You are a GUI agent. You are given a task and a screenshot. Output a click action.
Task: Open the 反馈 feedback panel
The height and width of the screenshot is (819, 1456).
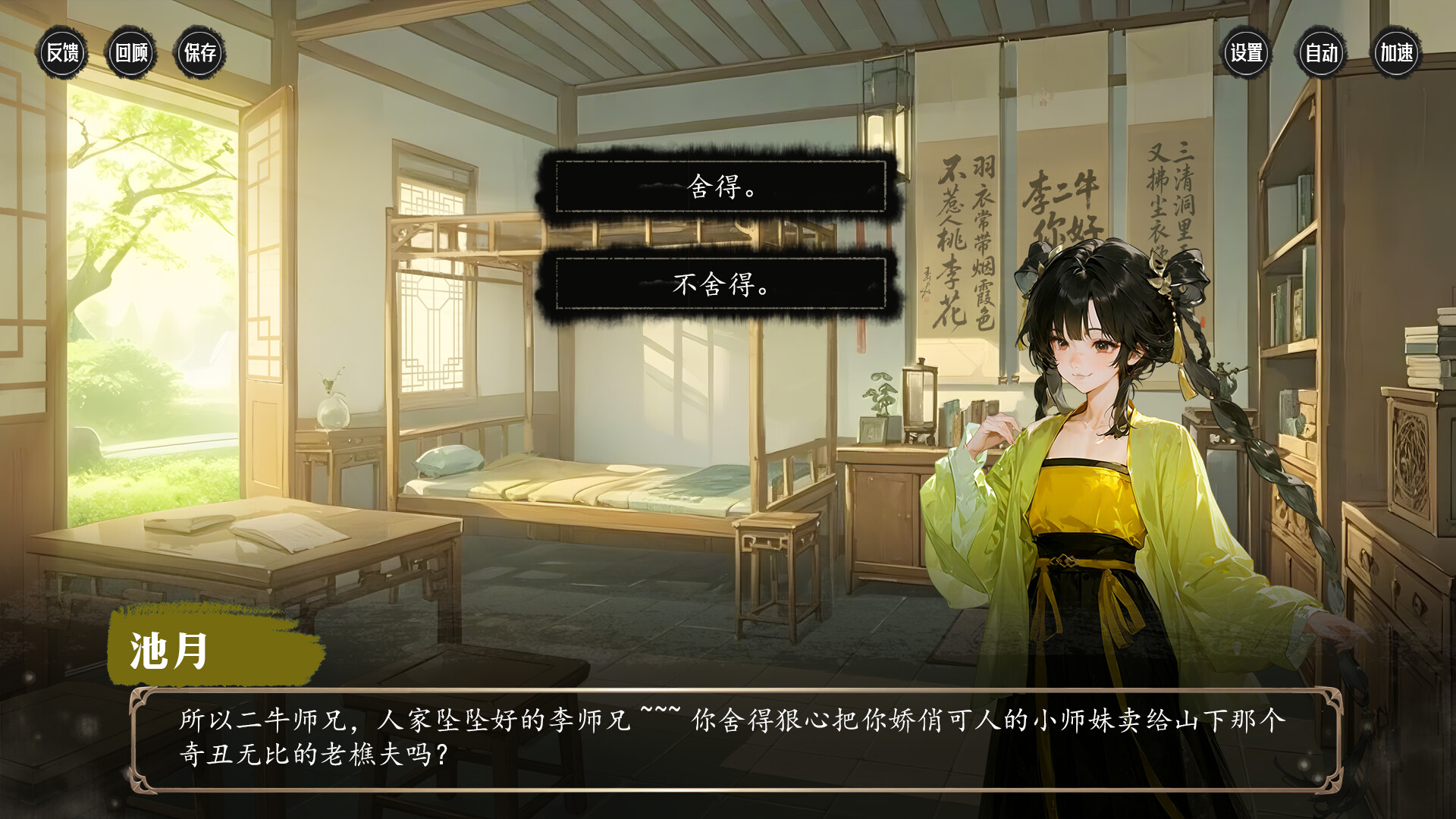(x=63, y=54)
